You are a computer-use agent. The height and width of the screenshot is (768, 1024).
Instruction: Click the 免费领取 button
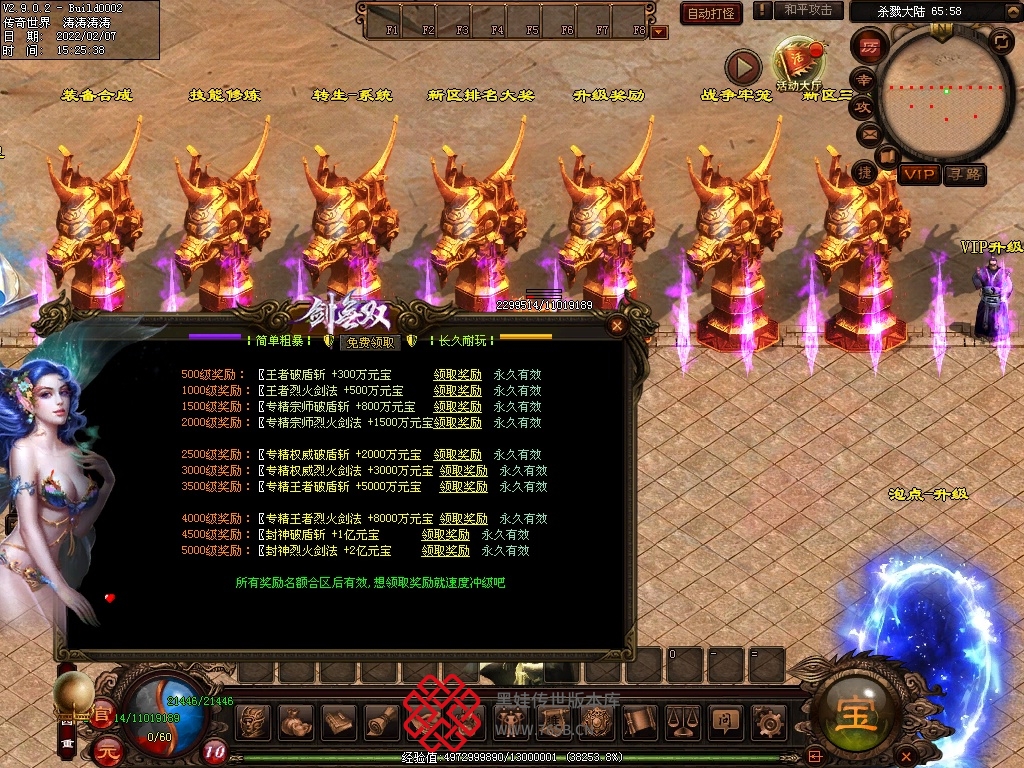point(370,342)
